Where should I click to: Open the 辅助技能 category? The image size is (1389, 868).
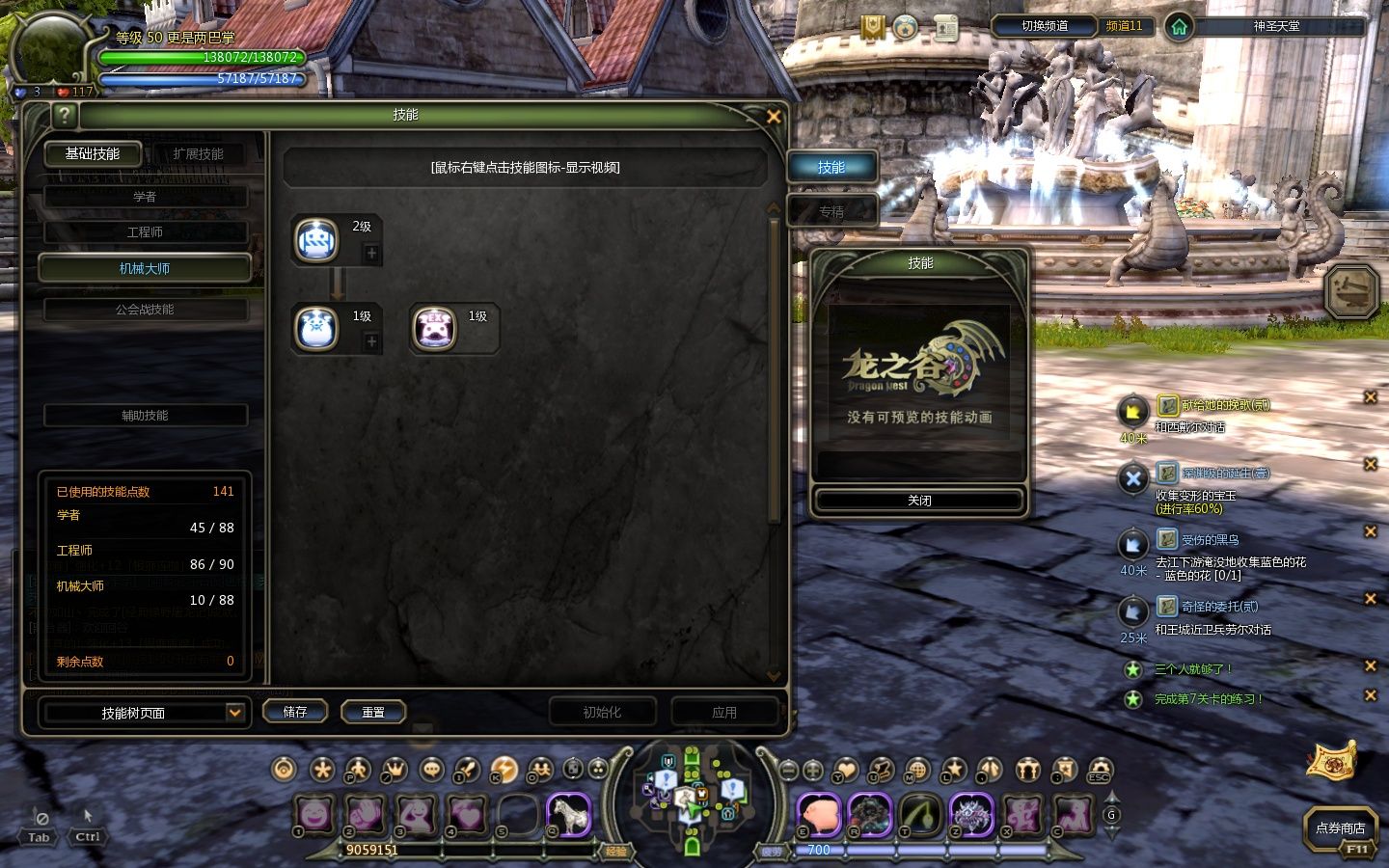tap(145, 416)
